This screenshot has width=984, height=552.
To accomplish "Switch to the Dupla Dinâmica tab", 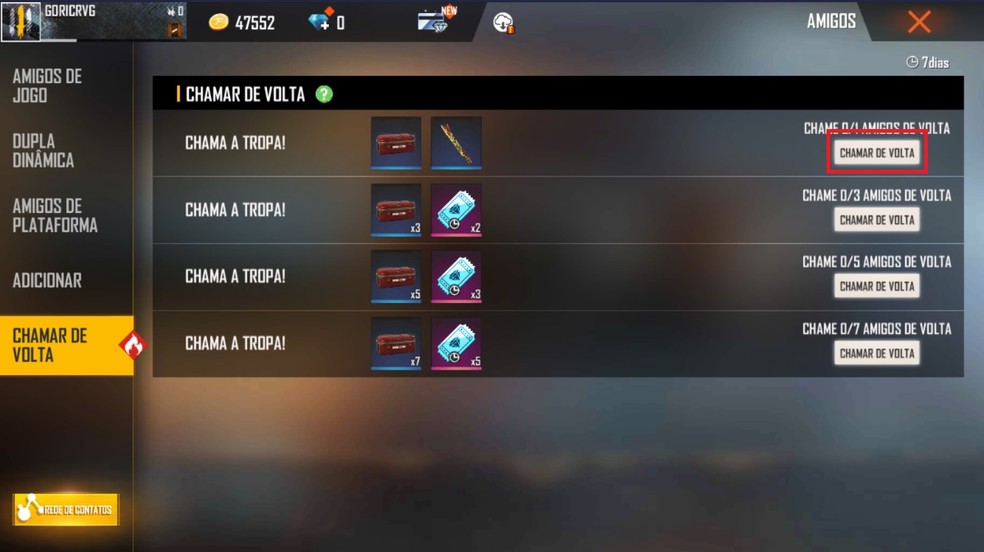I will (x=44, y=150).
